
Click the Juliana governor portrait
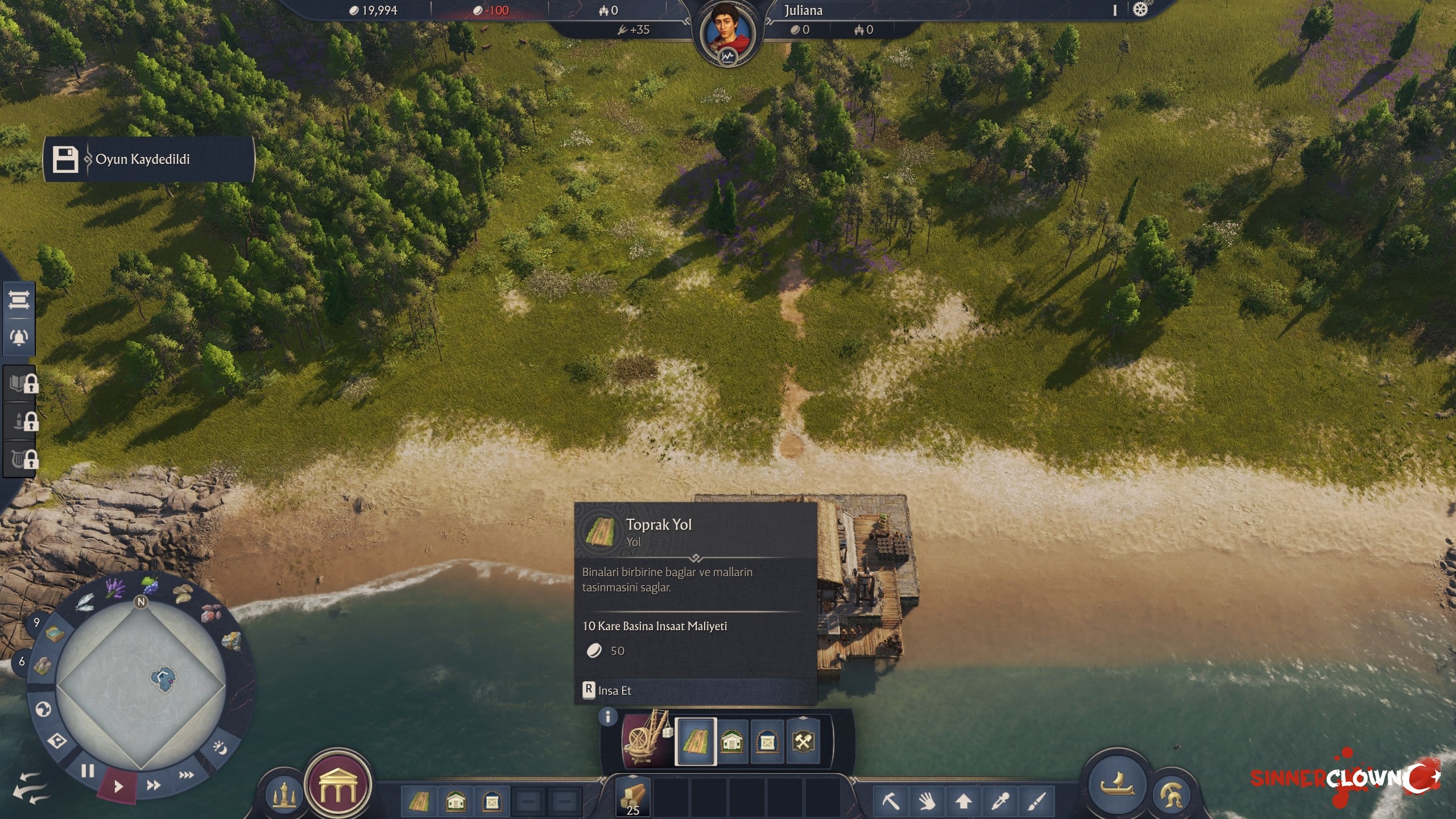[727, 32]
